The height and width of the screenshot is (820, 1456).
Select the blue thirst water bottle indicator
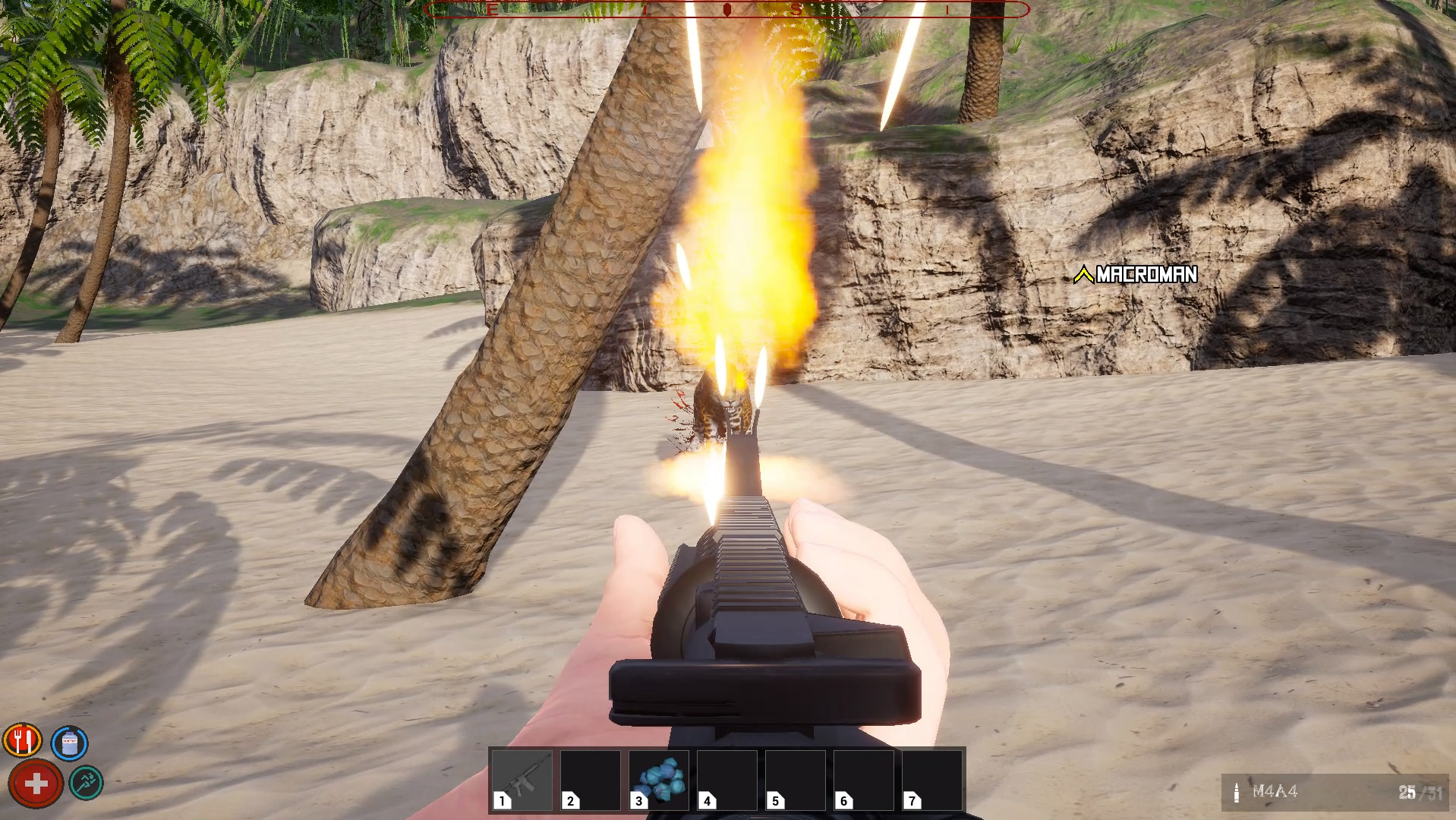tap(68, 743)
